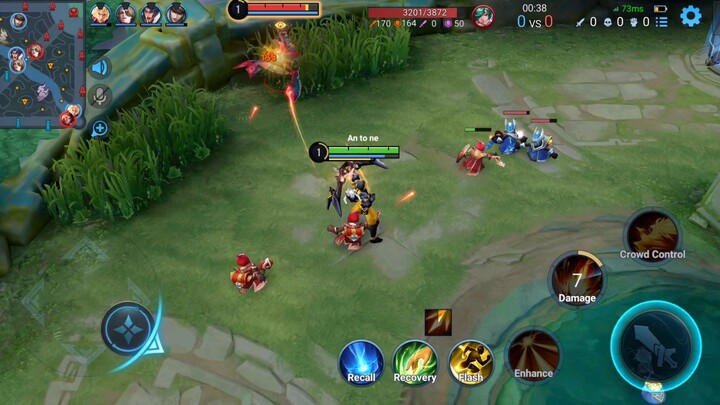Viewport: 720px width, 405px height.
Task: Use the Damage skill
Action: pos(577,279)
